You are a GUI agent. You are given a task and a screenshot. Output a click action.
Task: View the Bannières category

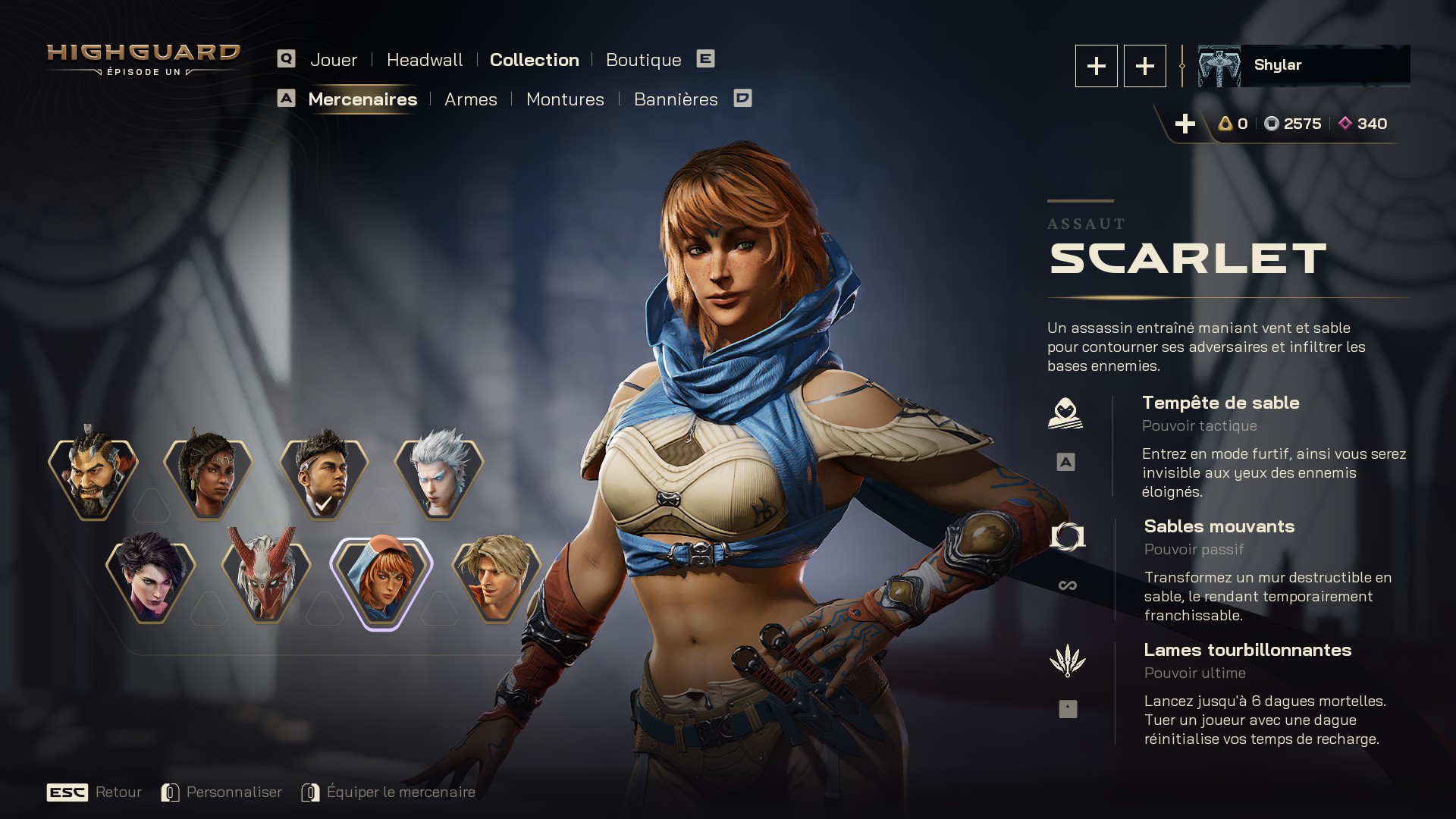[x=675, y=99]
